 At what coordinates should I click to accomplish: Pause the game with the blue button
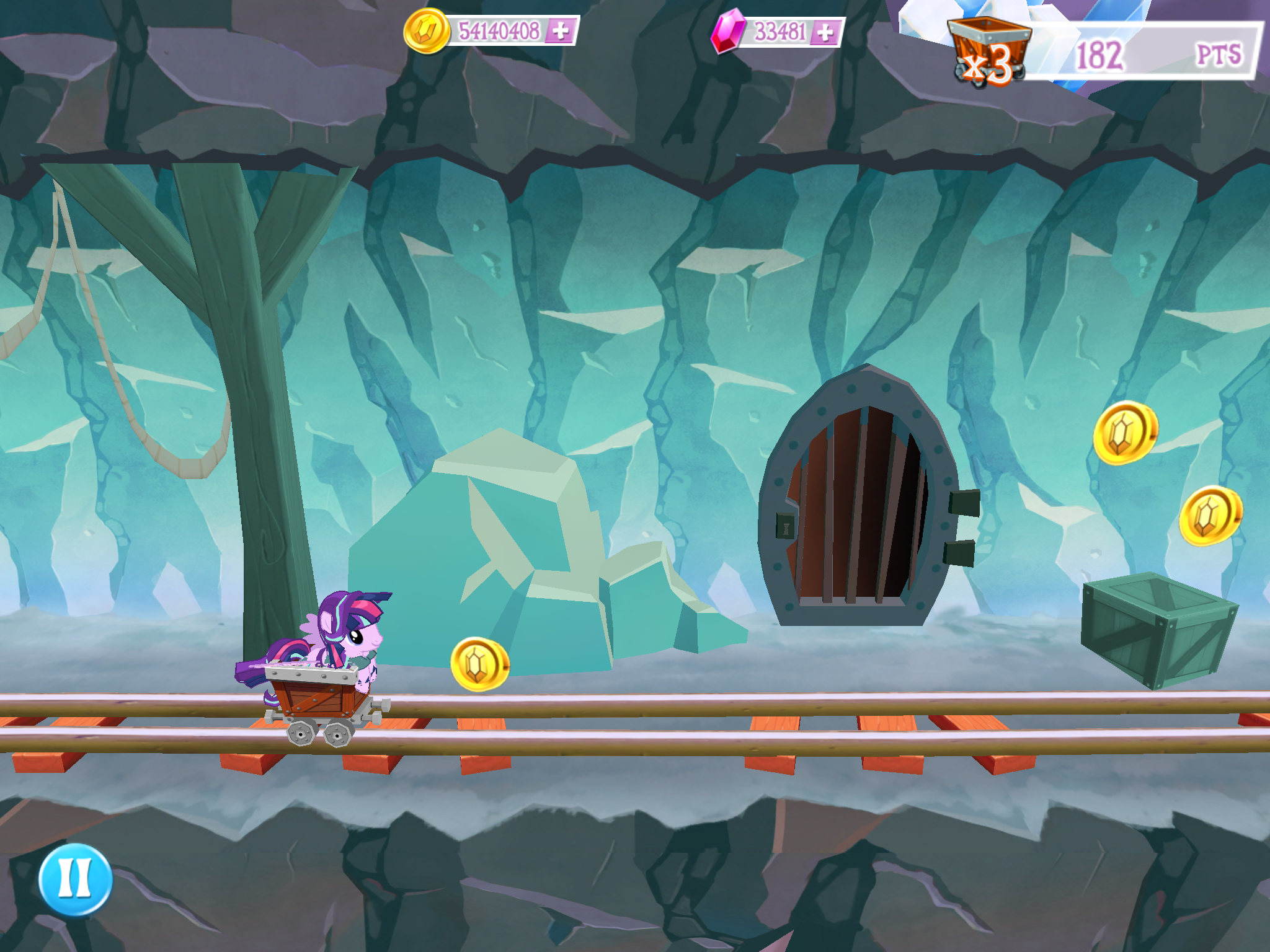pos(75,879)
